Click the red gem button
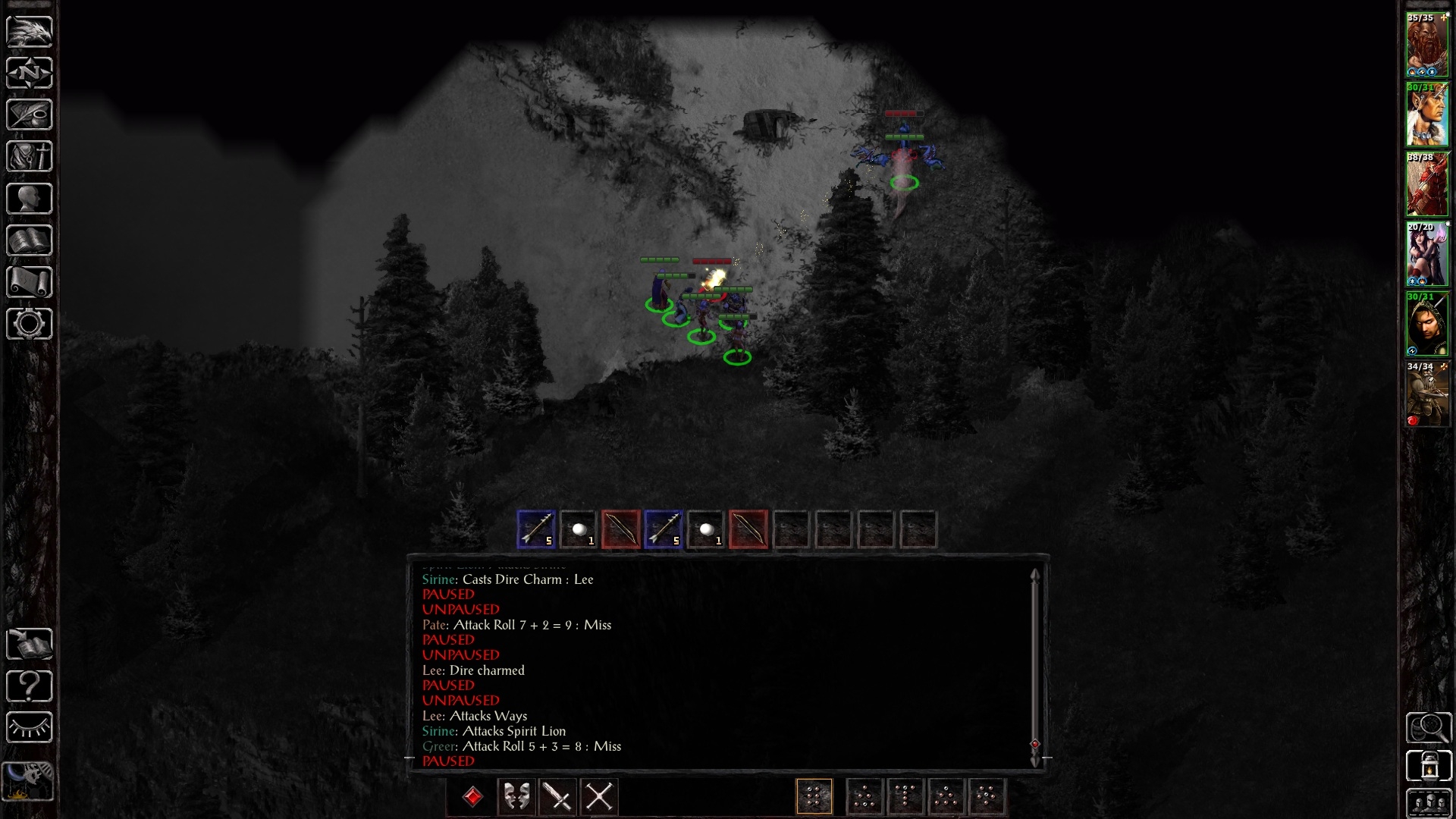Viewport: 1456px width, 819px height. [472, 797]
